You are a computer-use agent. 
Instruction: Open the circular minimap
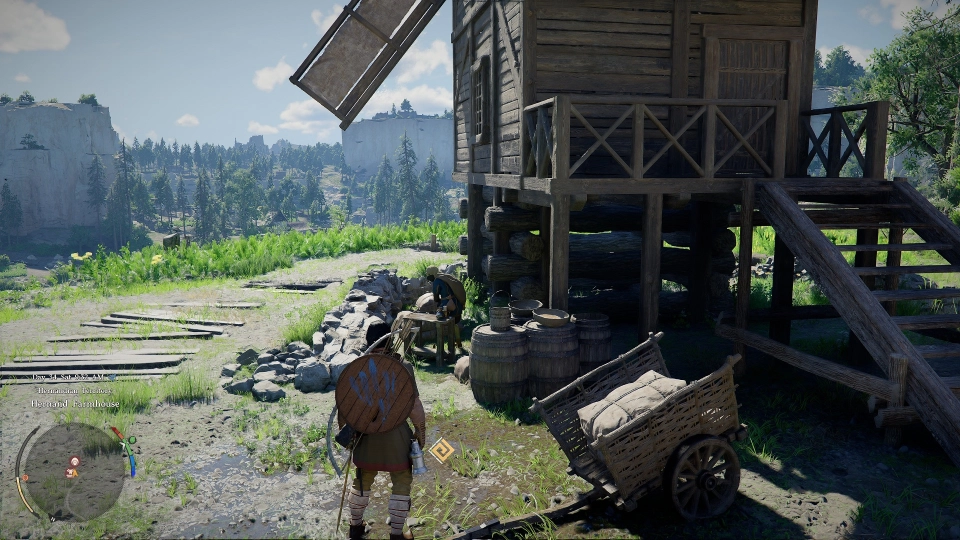(73, 471)
